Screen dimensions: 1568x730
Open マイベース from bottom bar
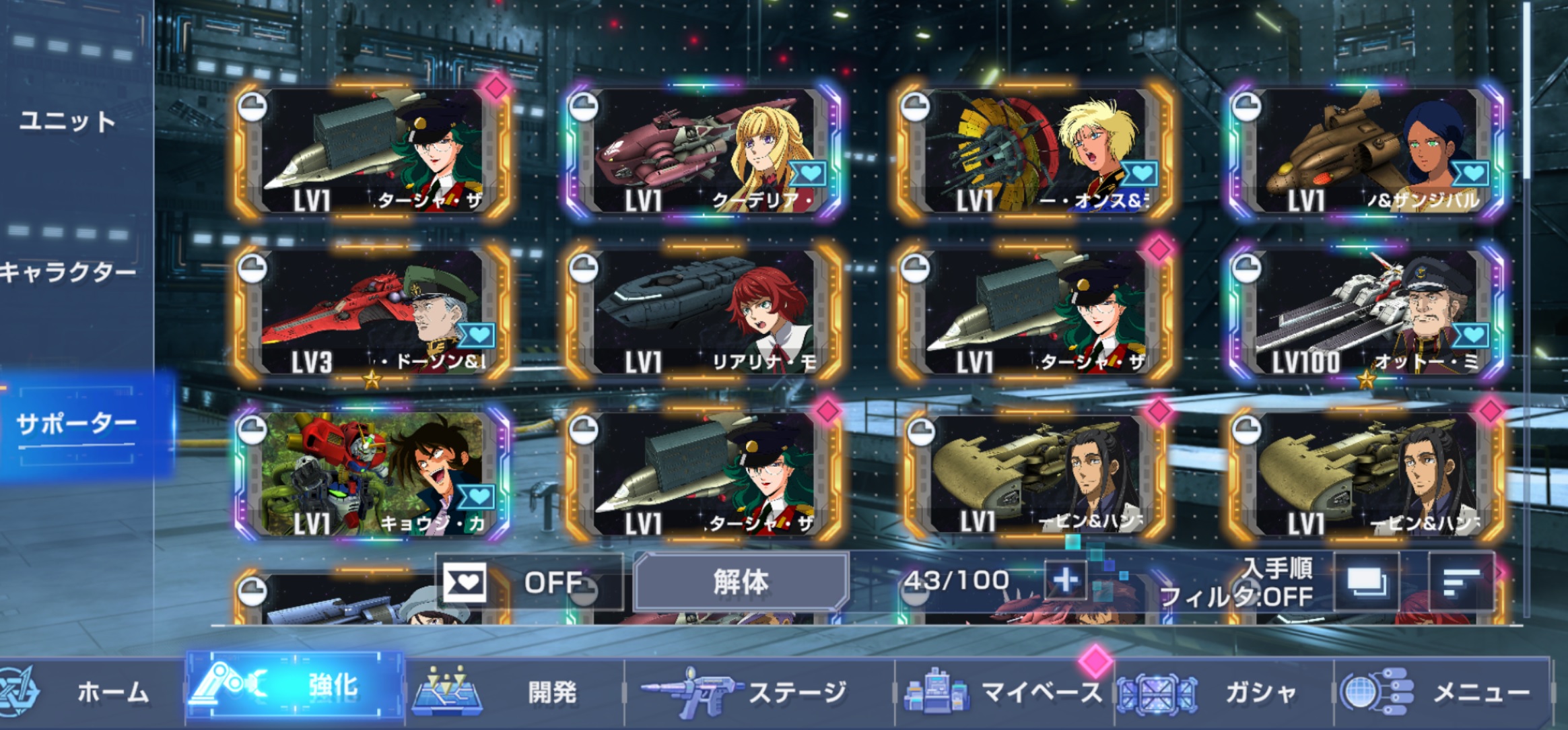(x=1004, y=692)
